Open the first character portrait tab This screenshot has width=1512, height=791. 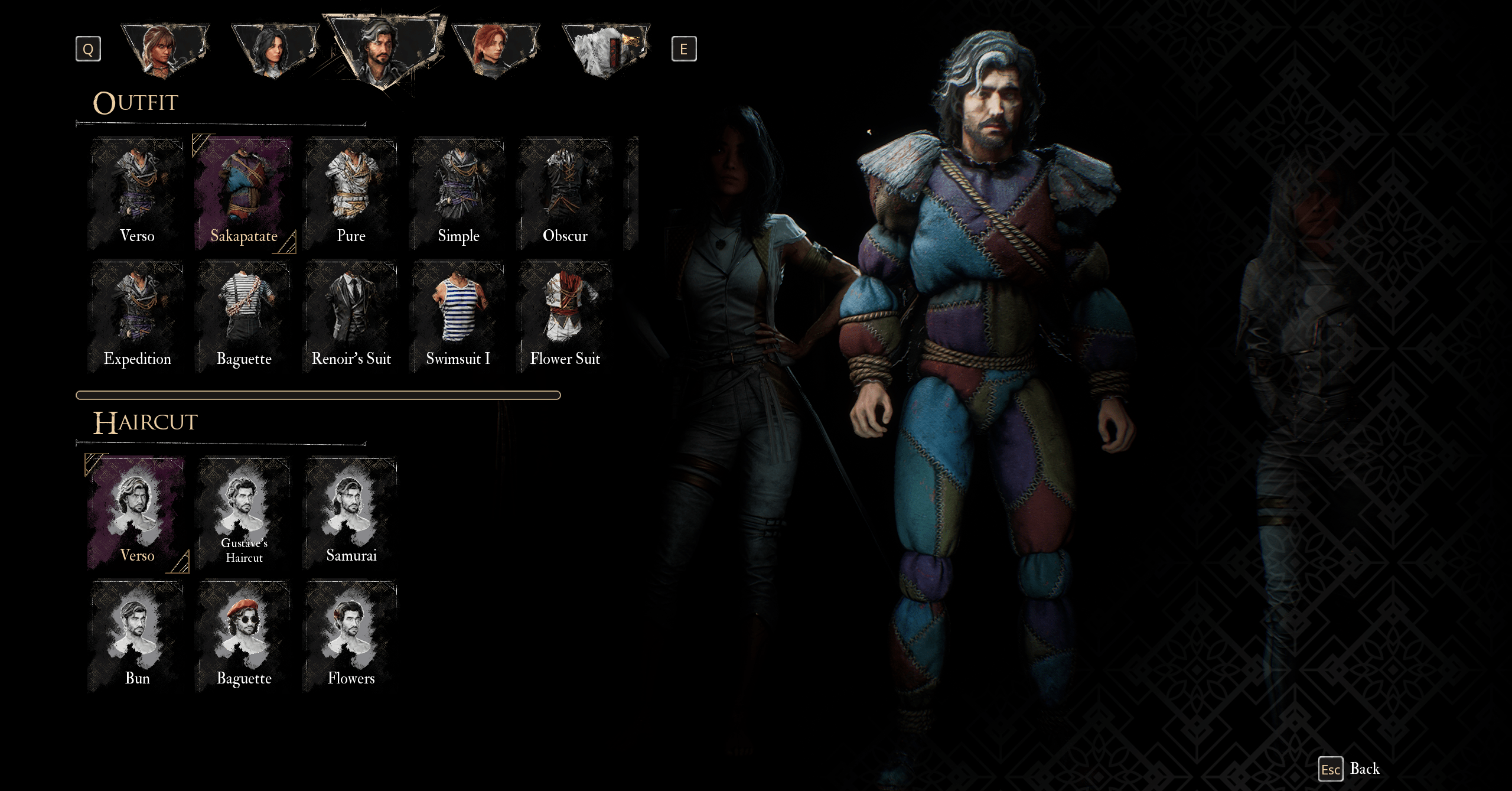[x=164, y=50]
